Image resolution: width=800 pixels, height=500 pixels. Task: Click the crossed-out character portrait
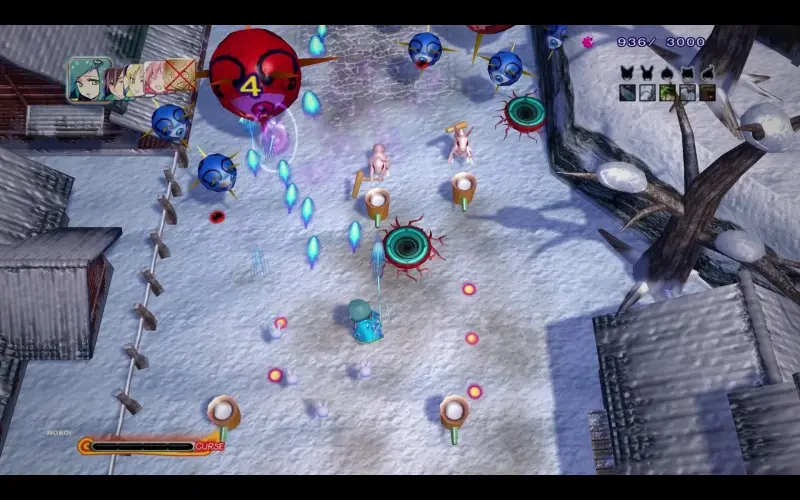click(x=180, y=75)
